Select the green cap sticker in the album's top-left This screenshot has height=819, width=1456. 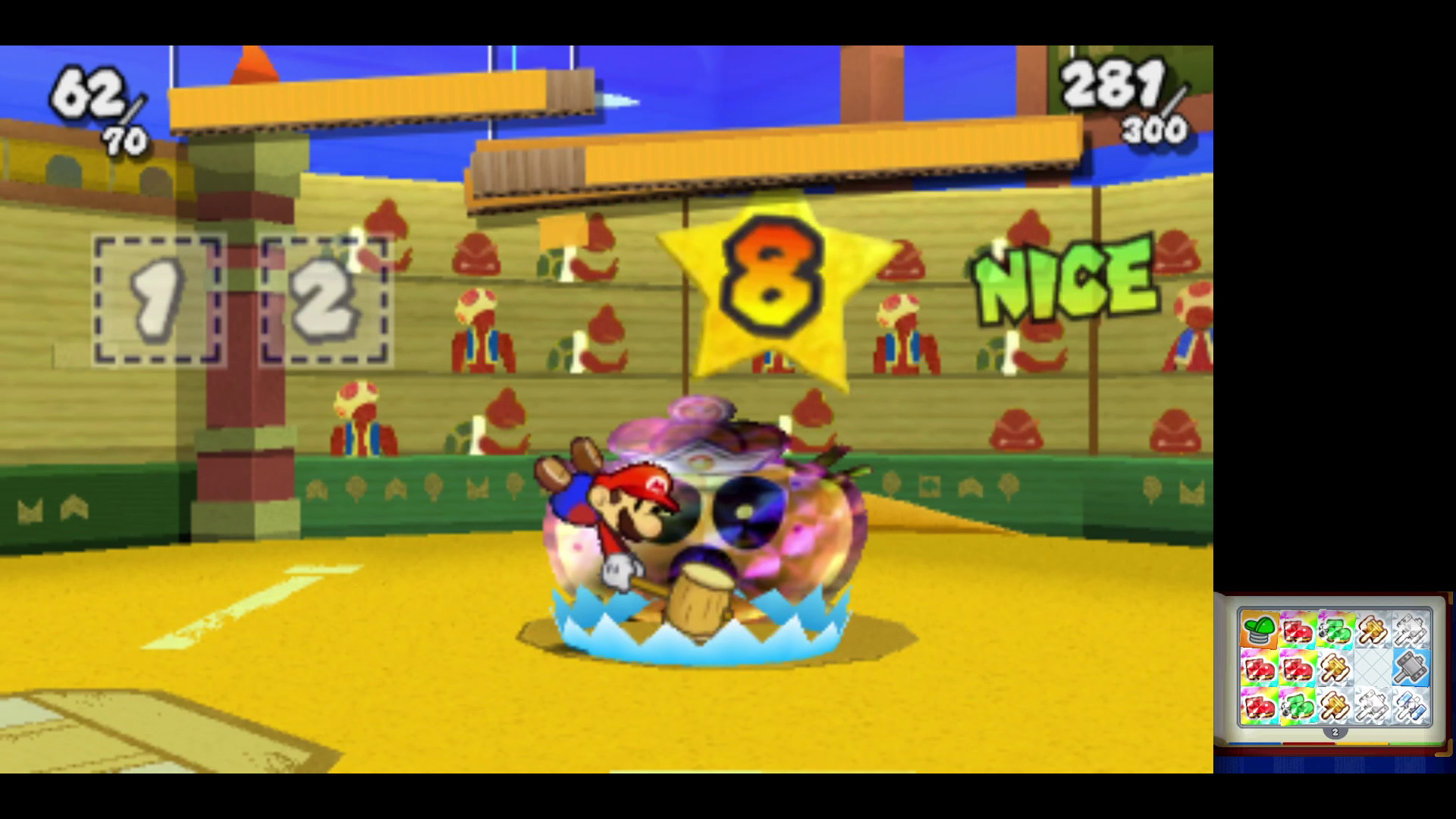tap(1259, 629)
